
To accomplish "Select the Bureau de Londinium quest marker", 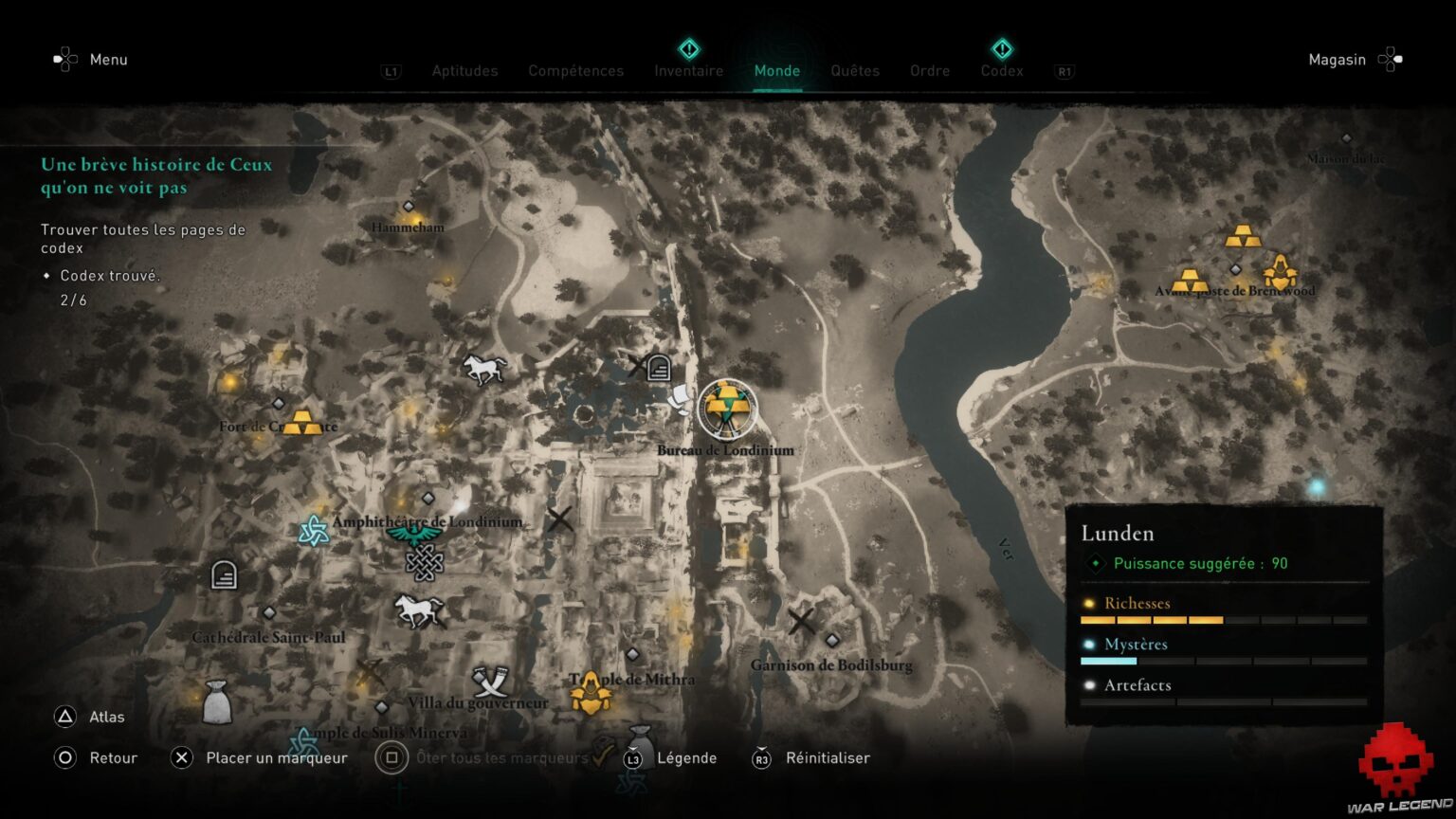I will coord(727,409).
